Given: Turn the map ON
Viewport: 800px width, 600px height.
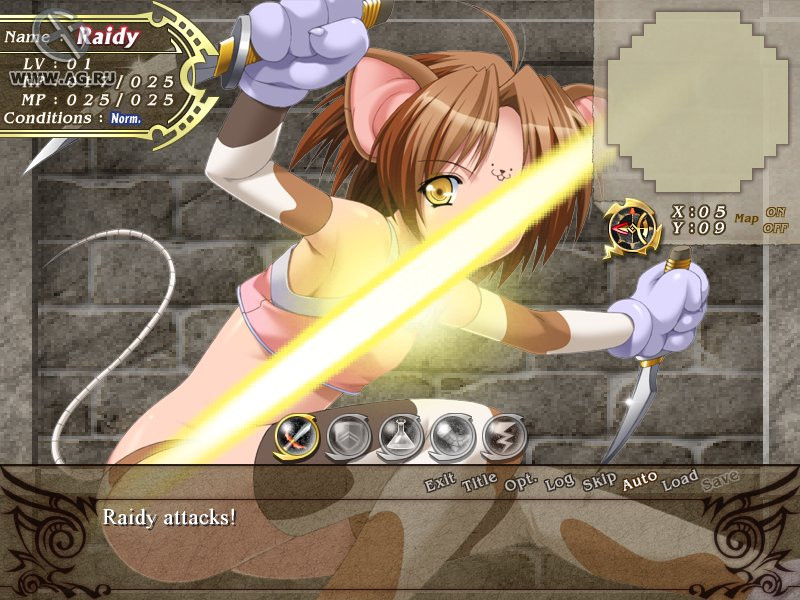Looking at the screenshot, I should click(x=776, y=212).
